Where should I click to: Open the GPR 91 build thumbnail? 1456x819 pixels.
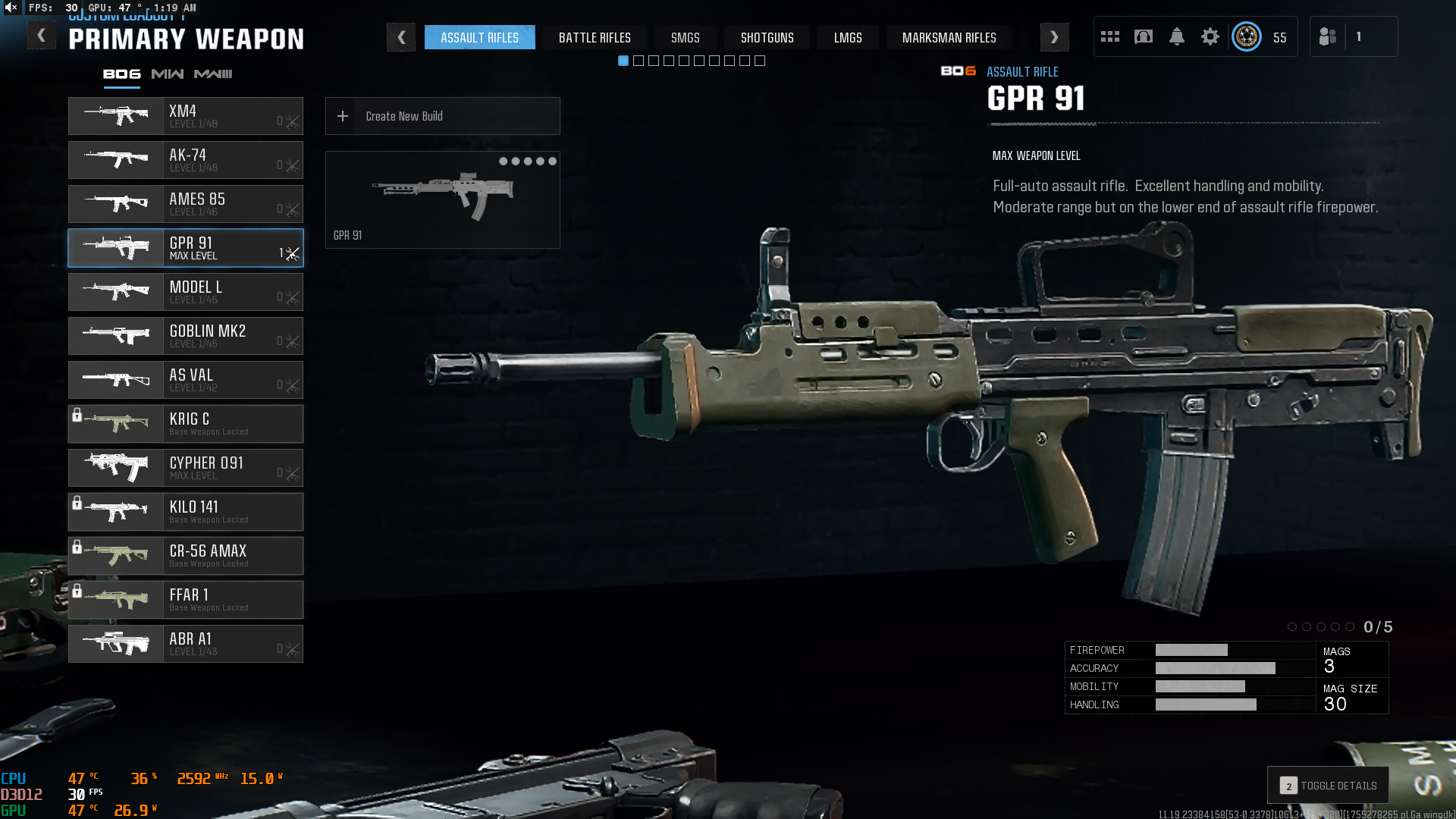[x=442, y=199]
